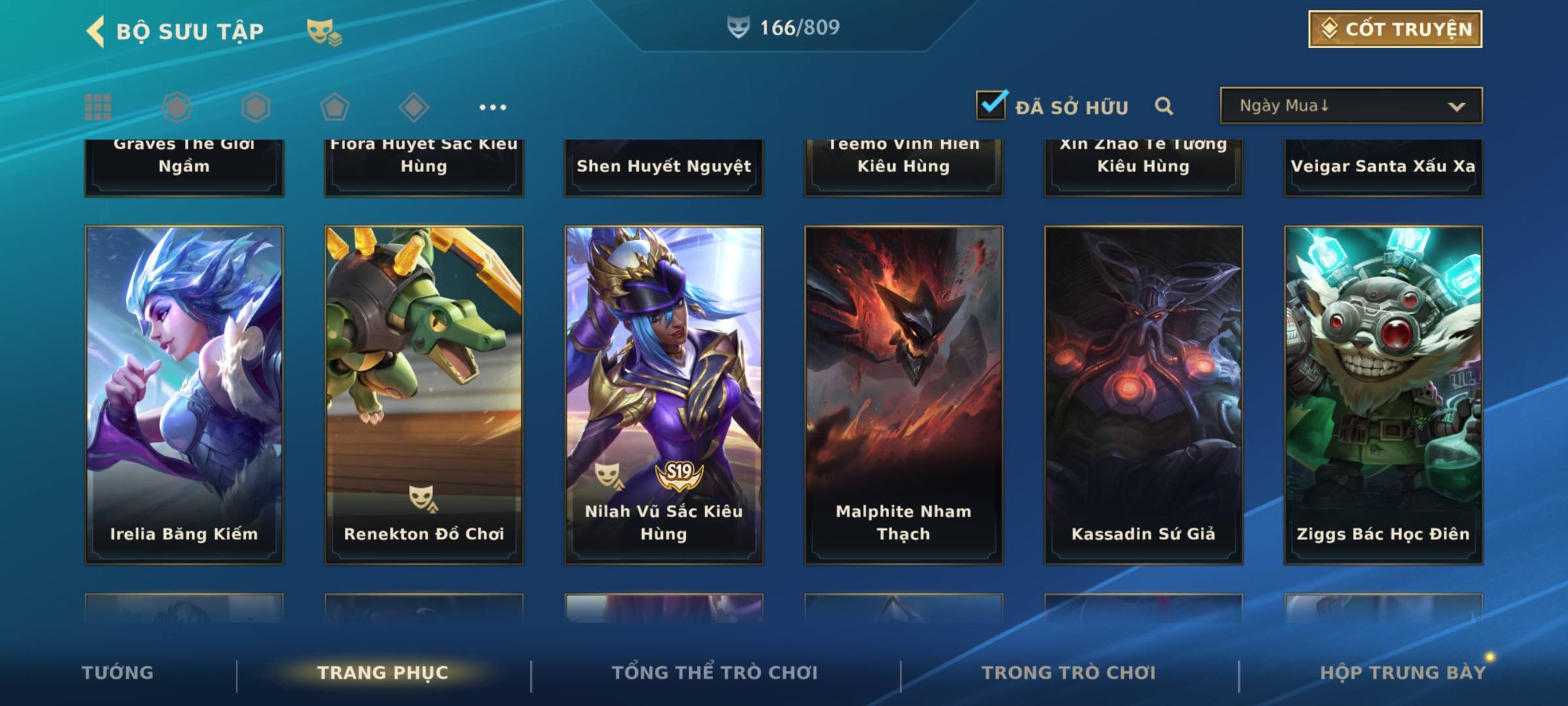
Task: Select the grid all-skins filter icon
Action: 98,107
